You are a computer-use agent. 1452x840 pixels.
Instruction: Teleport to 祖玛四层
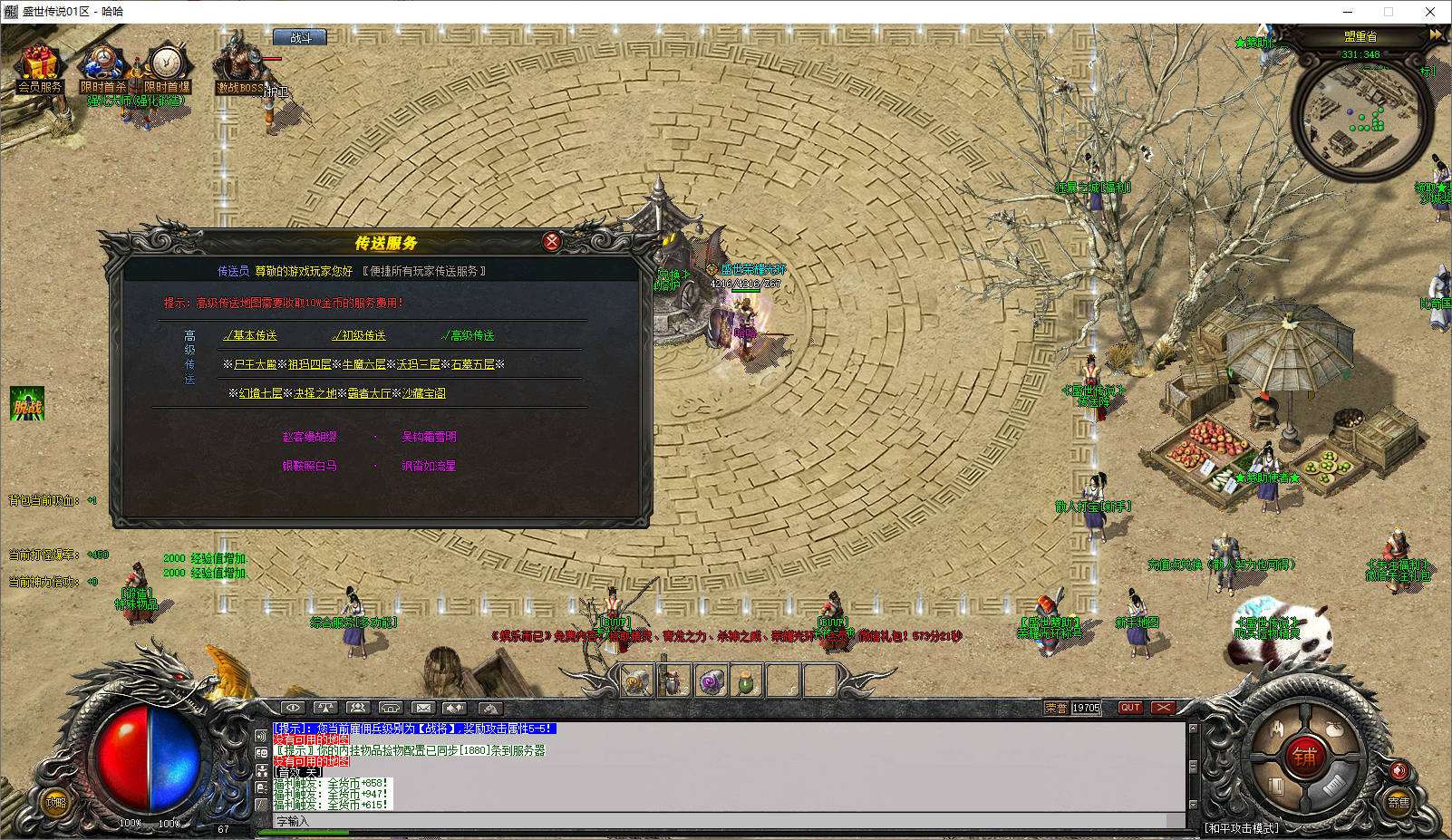click(310, 364)
